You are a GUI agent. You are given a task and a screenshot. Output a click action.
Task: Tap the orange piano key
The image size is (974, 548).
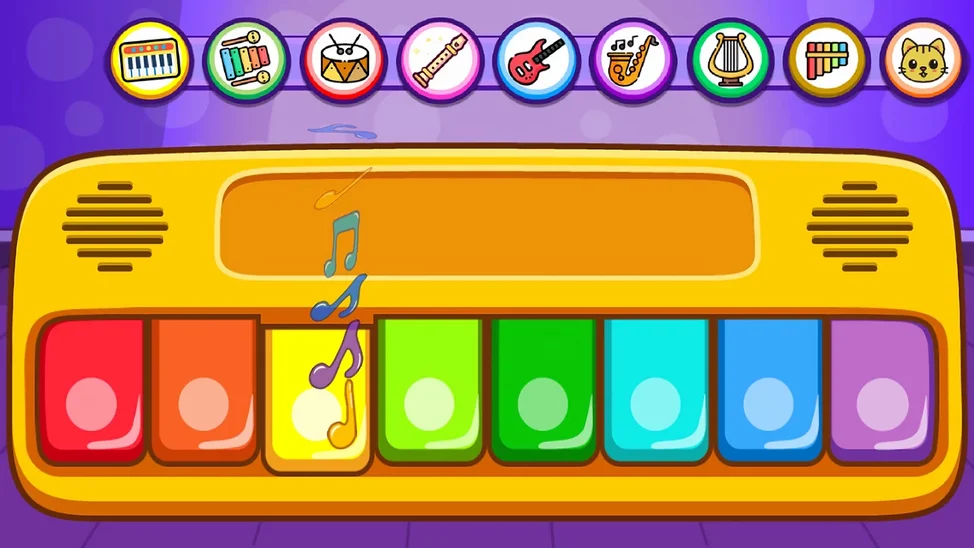(x=204, y=392)
